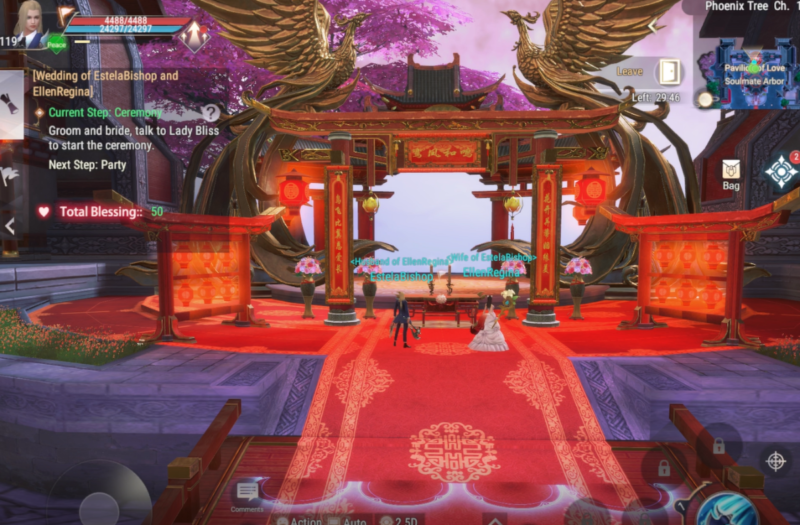Screen dimensions: 800x525
Task: Click the diamond buff icon beside health bar
Action: pyautogui.click(x=194, y=35)
